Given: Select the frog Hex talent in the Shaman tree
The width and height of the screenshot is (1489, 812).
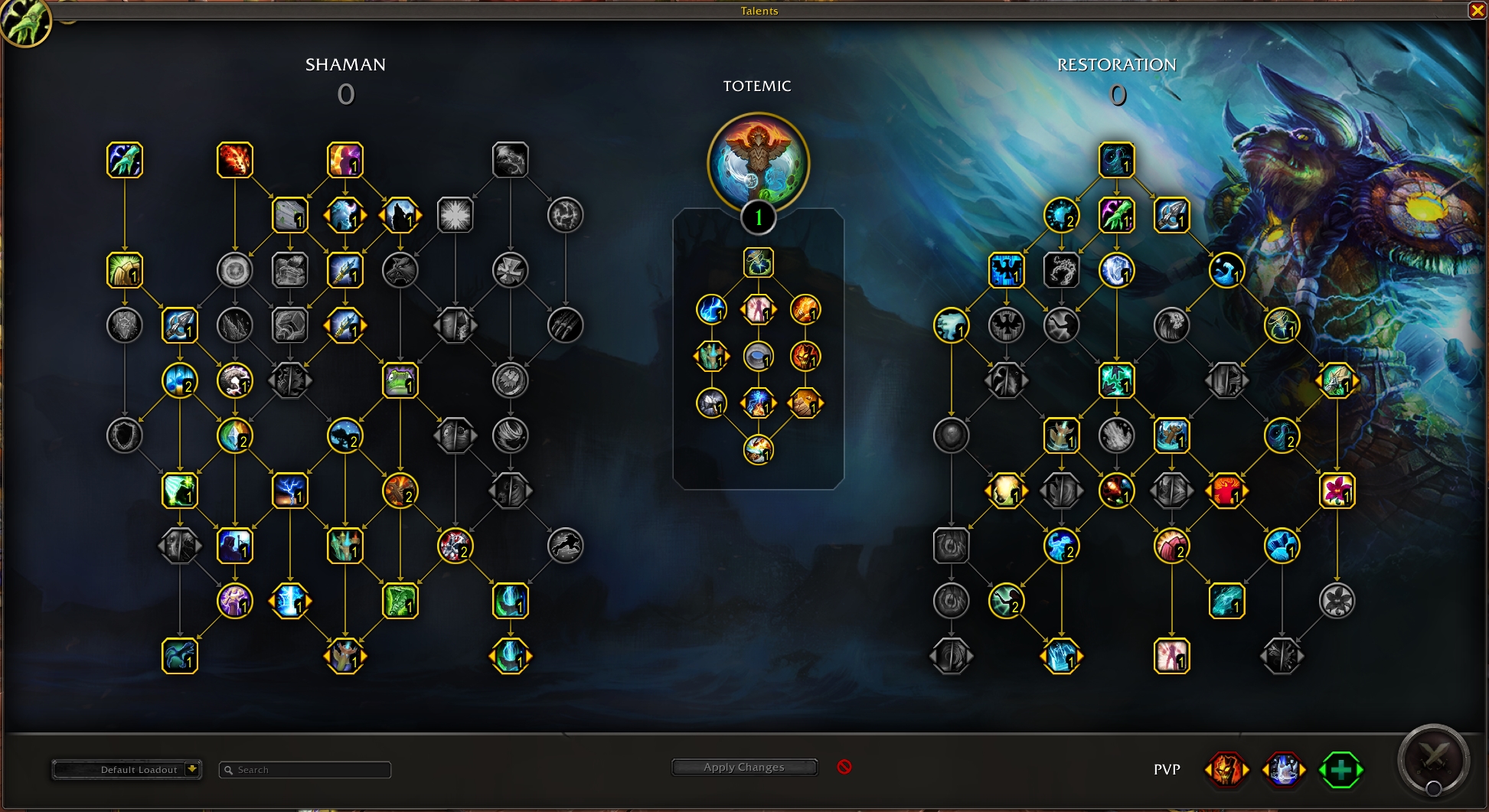Looking at the screenshot, I should (x=400, y=380).
